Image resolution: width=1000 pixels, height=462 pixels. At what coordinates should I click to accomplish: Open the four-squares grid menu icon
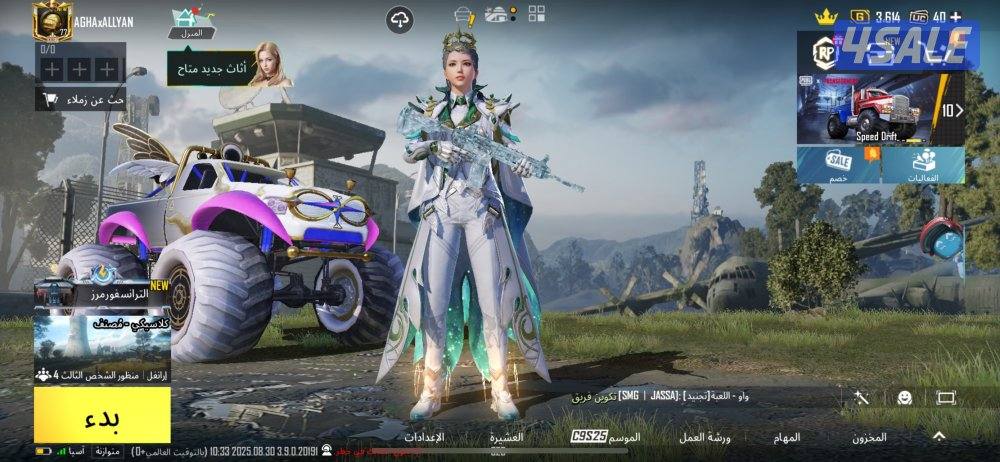coord(536,13)
